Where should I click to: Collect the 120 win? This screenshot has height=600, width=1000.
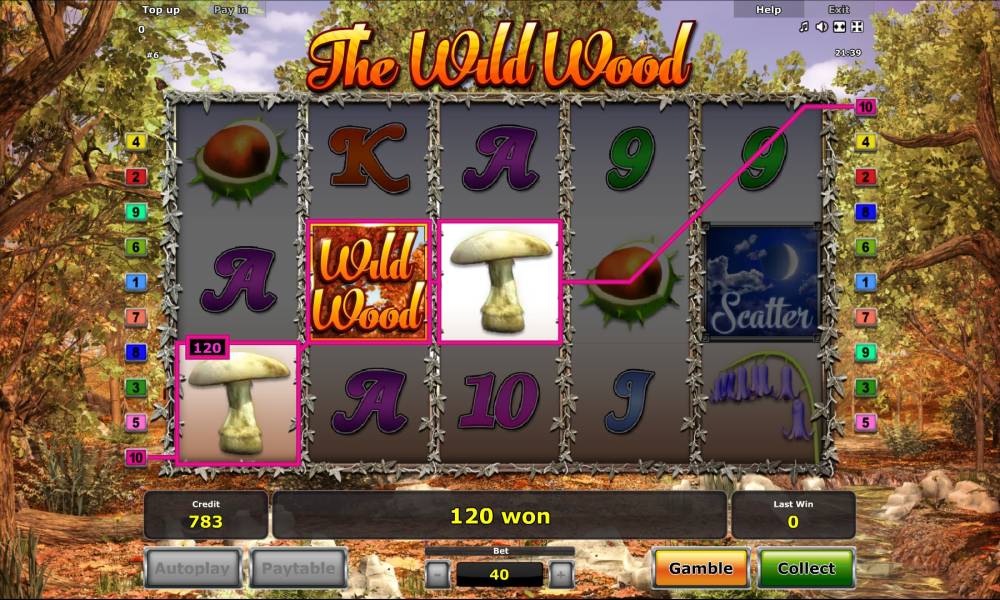pos(806,568)
